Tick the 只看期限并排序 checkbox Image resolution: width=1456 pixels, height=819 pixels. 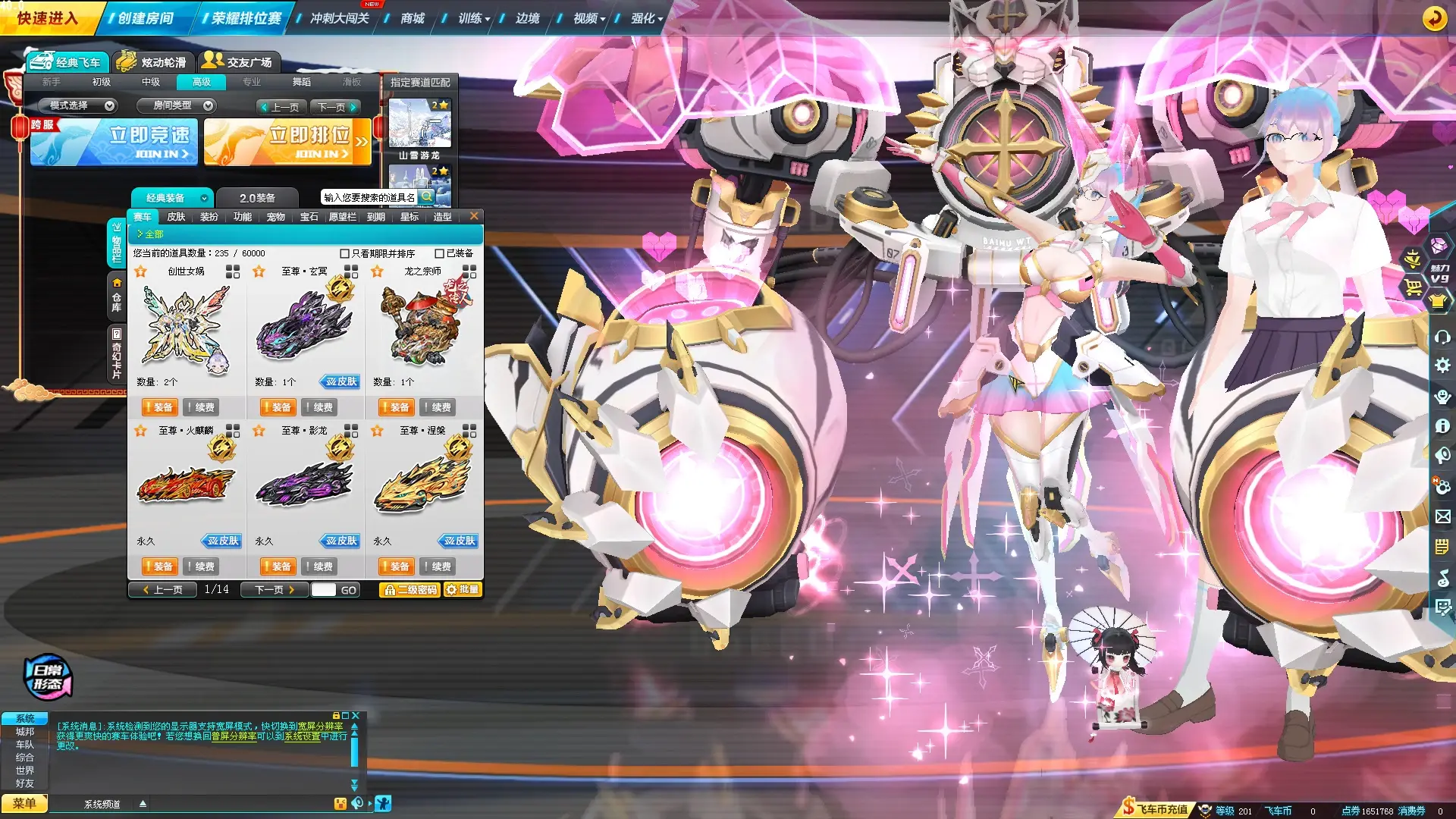point(345,253)
